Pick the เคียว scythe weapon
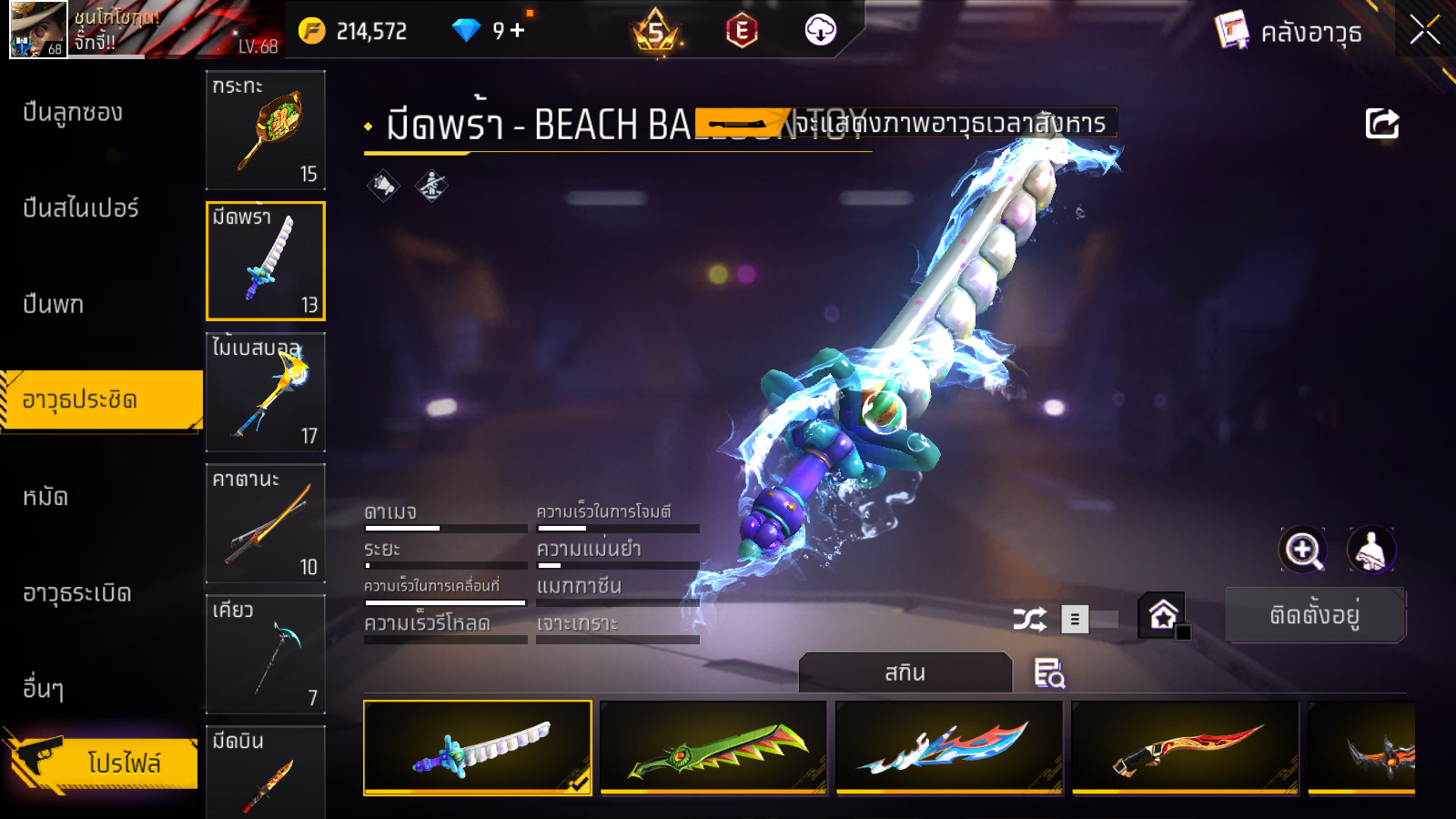The image size is (1456, 819). point(266,654)
